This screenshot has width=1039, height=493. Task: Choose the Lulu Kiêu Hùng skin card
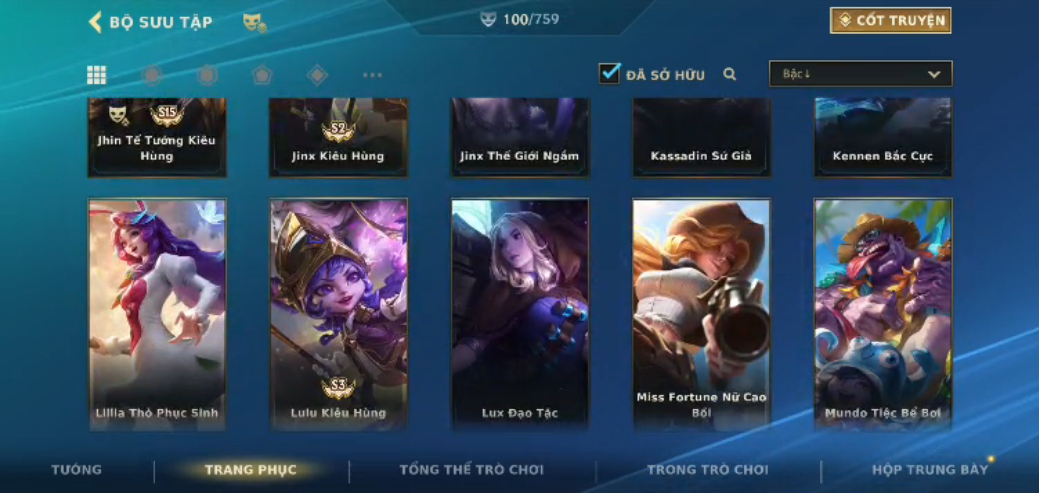click(338, 314)
